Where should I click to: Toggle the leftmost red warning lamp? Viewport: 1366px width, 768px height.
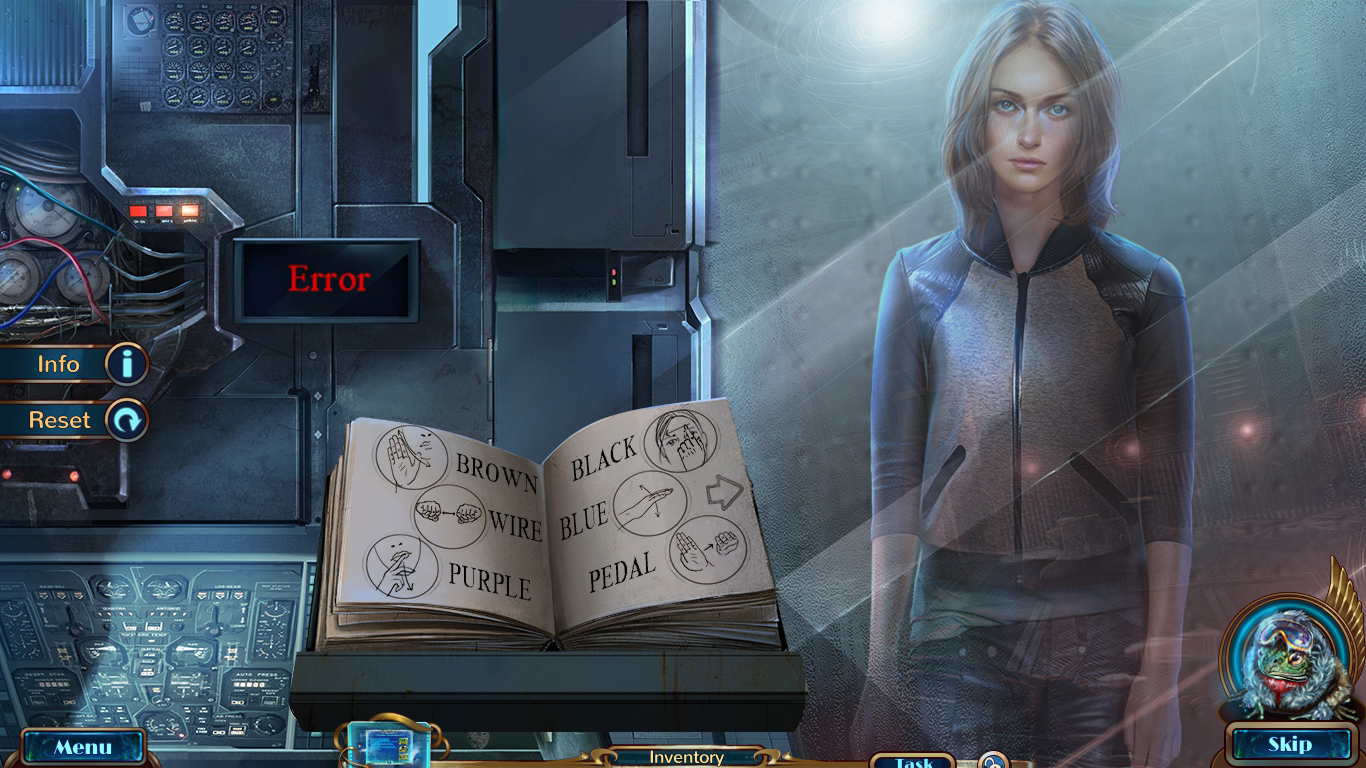click(137, 211)
